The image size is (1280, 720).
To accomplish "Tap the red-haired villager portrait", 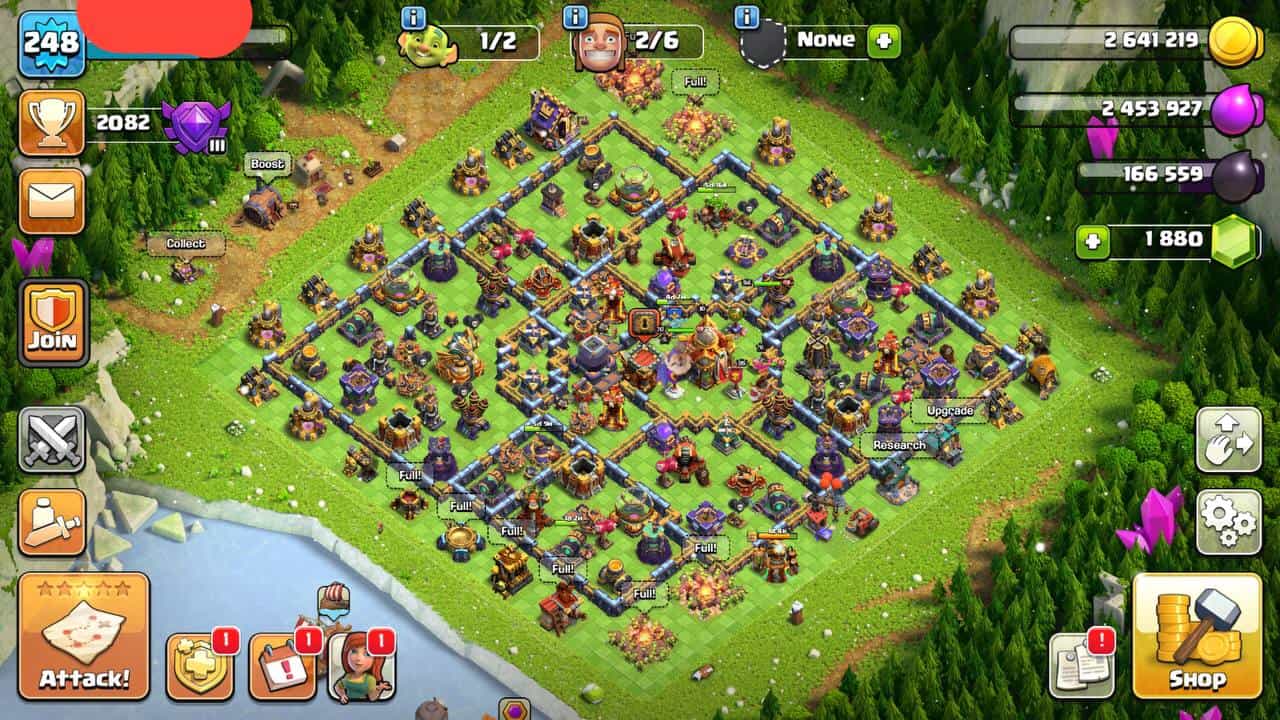I will coord(361,665).
